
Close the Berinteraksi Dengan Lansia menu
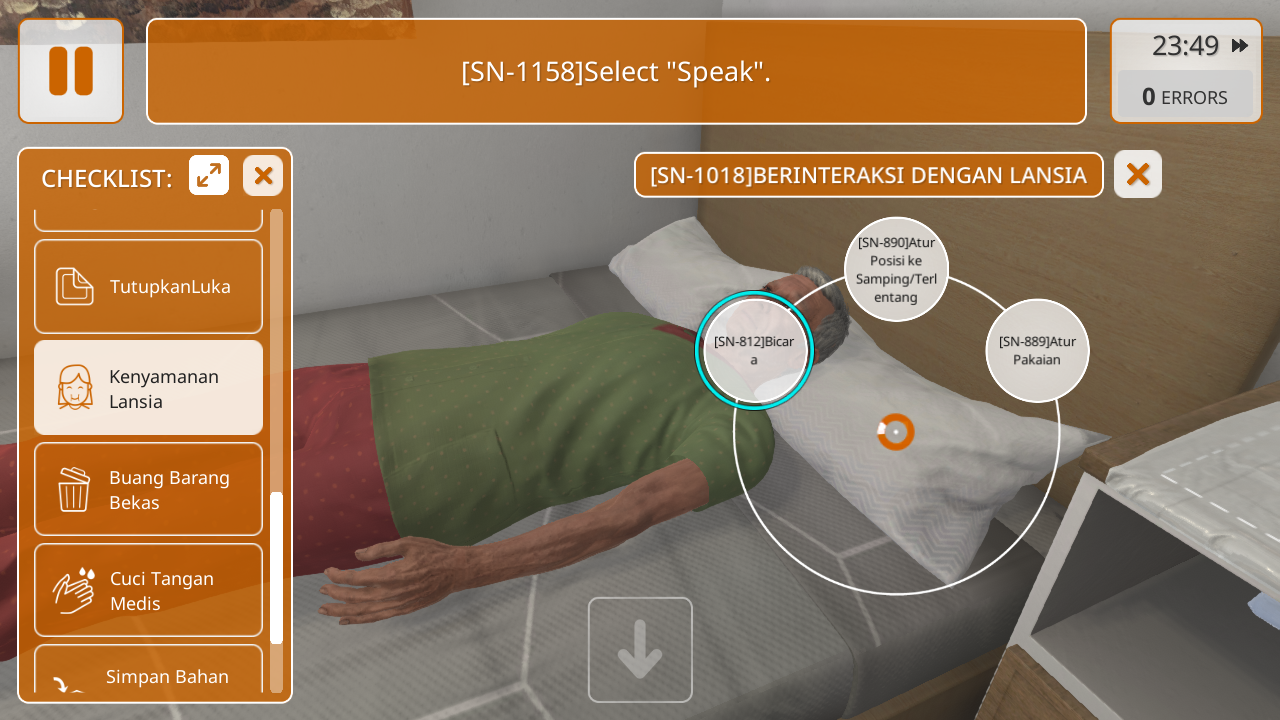pyautogui.click(x=1137, y=174)
